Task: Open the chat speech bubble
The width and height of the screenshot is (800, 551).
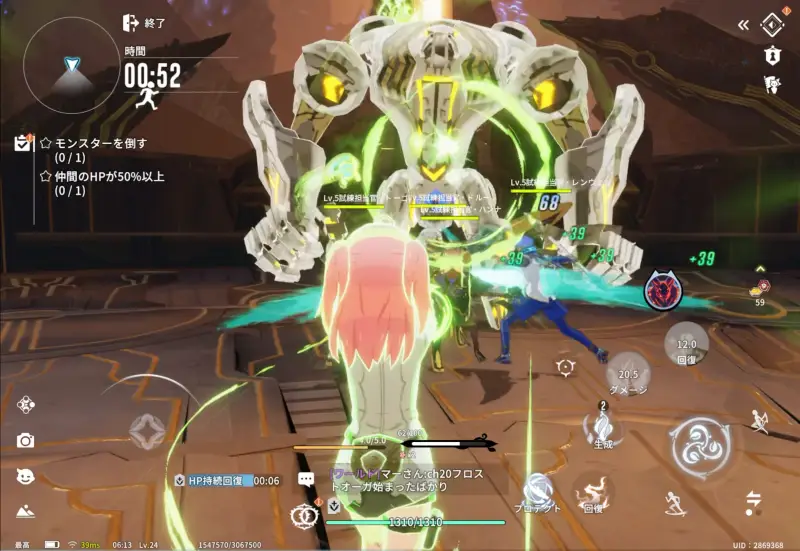Action: (x=306, y=480)
